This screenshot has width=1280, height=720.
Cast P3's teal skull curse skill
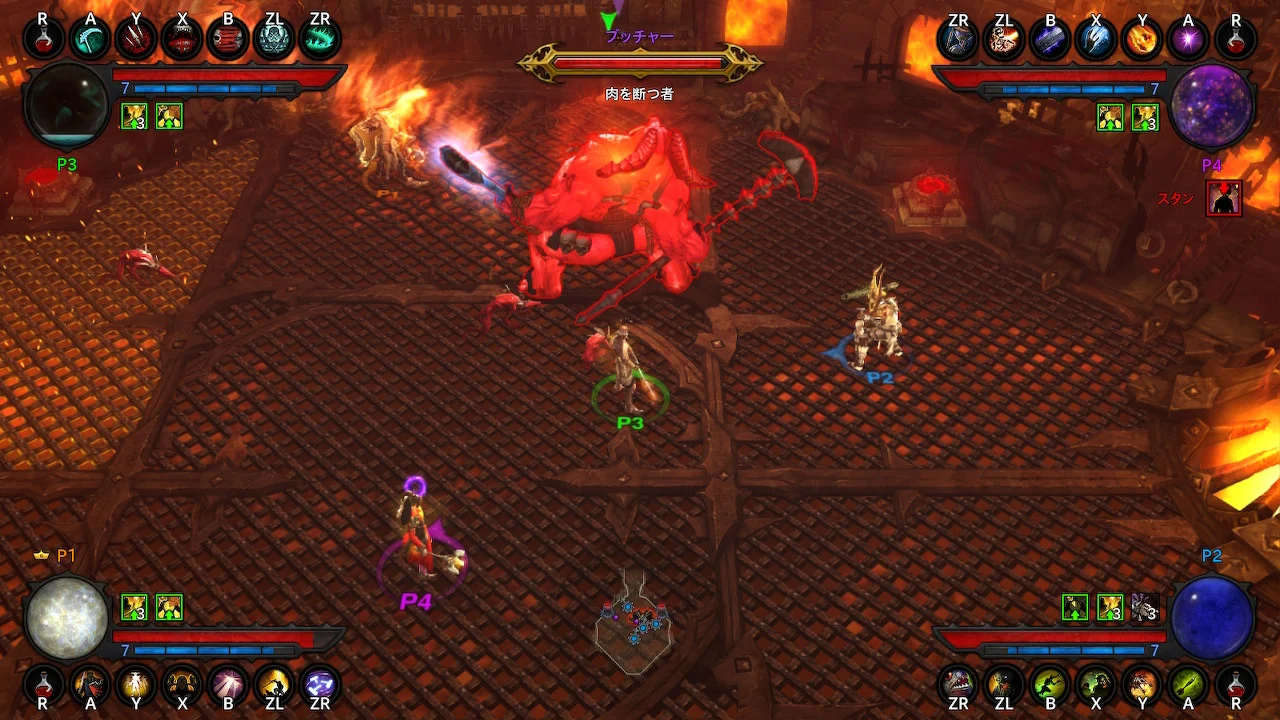coord(274,39)
